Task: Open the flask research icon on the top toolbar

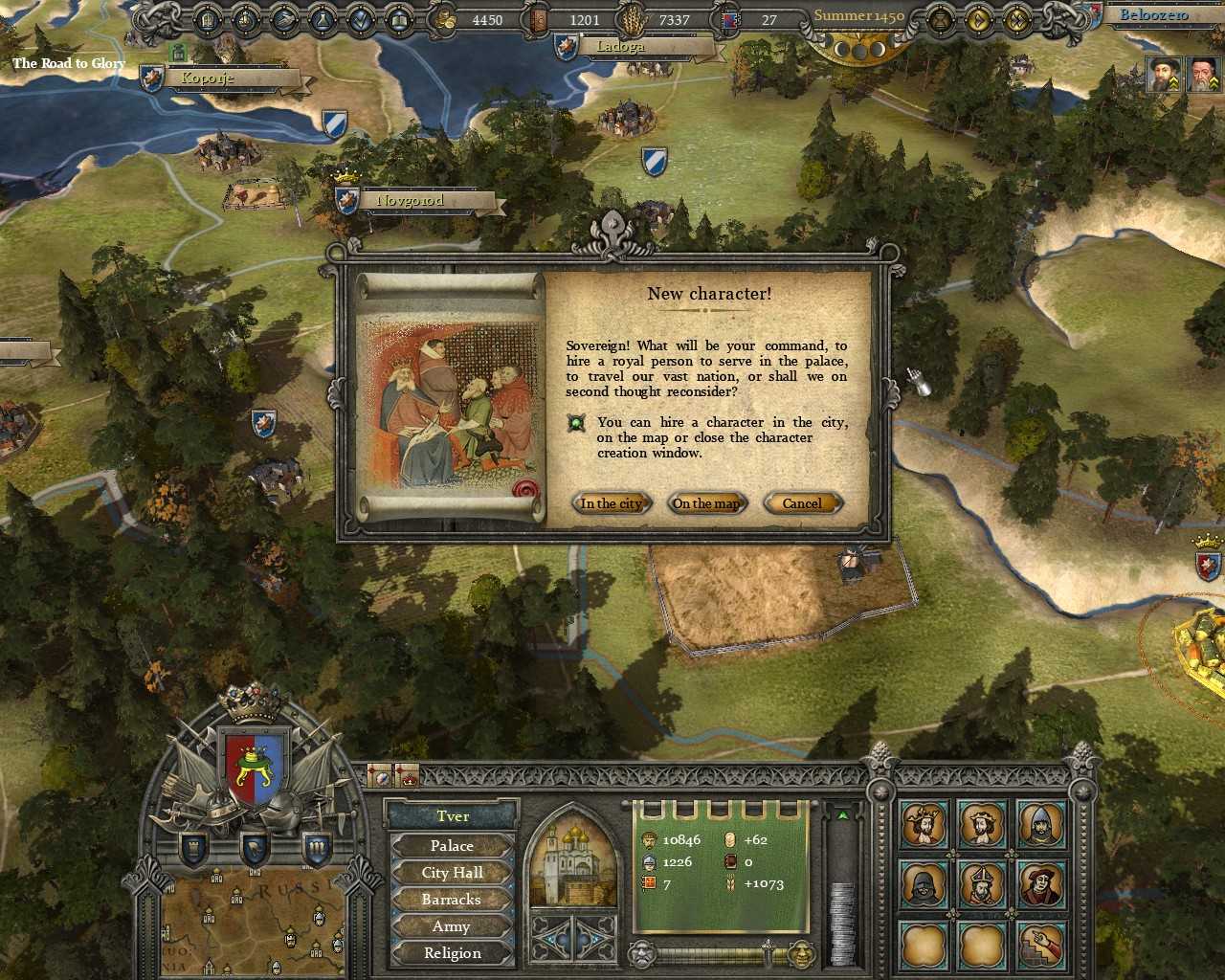Action: pyautogui.click(x=323, y=18)
